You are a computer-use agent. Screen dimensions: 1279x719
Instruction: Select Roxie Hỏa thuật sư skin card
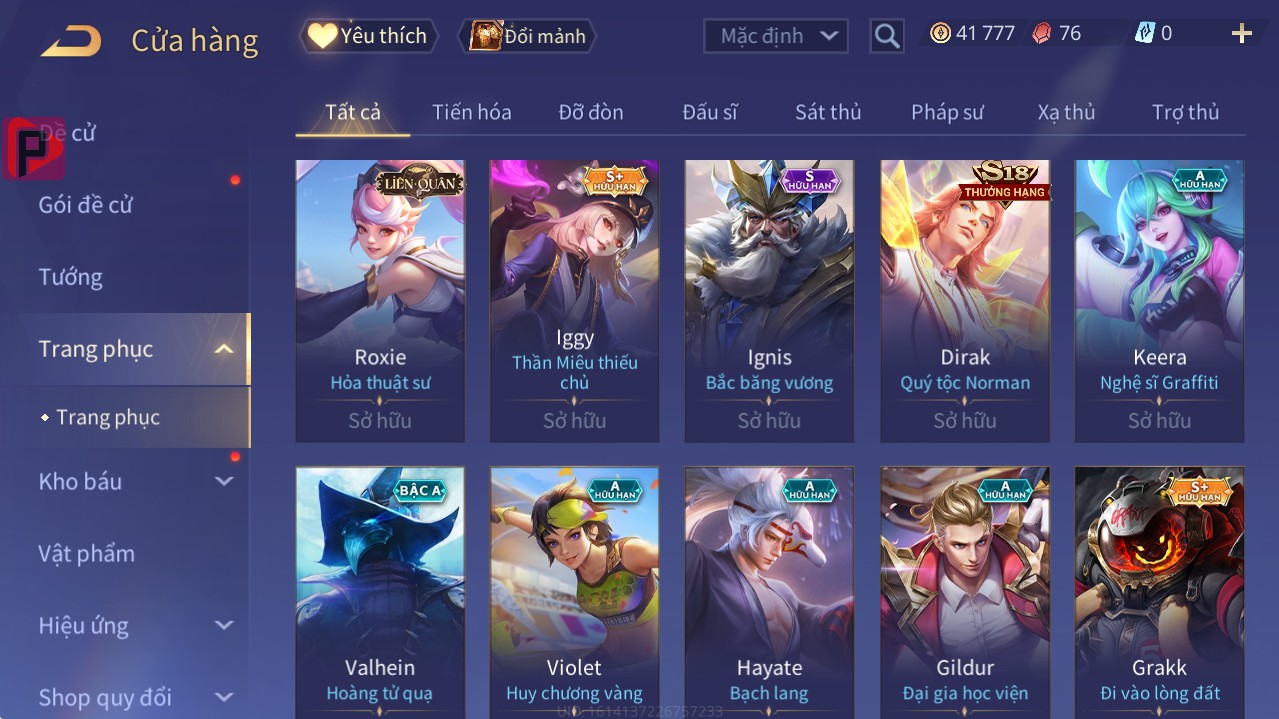pyautogui.click(x=380, y=300)
